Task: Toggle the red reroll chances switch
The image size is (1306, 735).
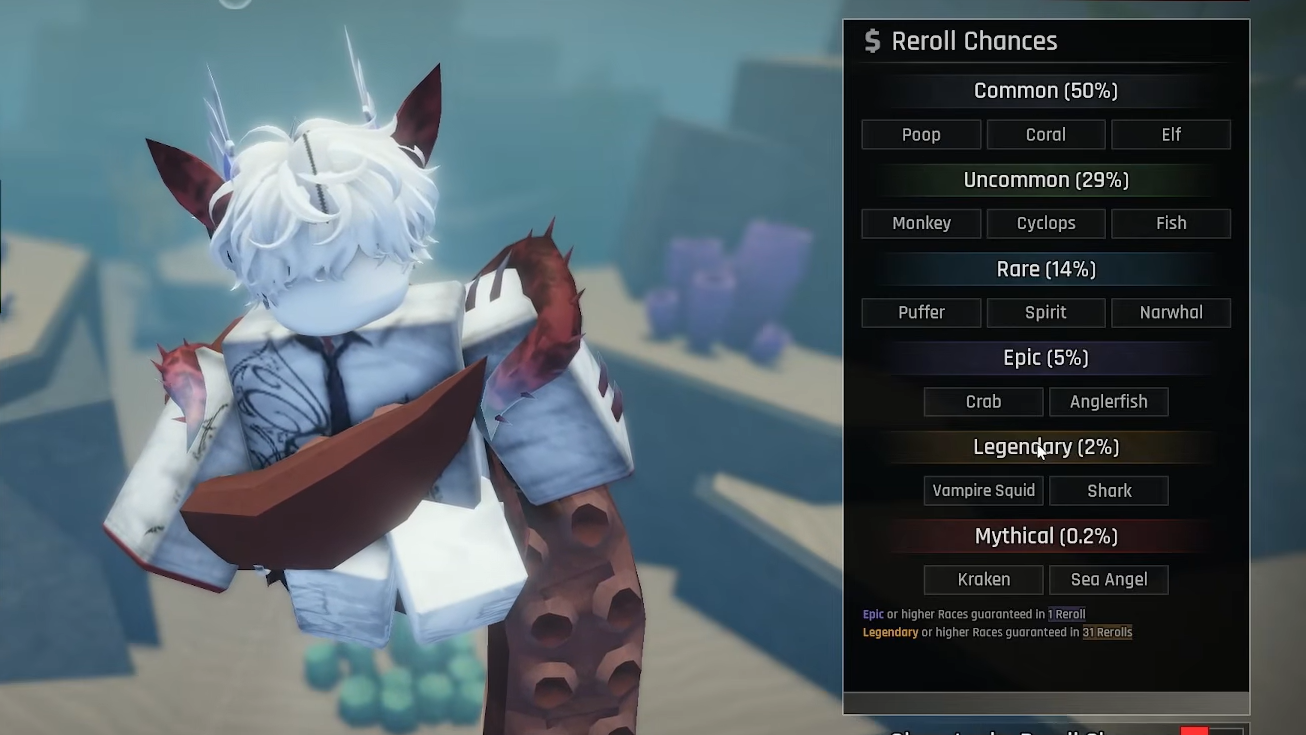Action: 1210,730
